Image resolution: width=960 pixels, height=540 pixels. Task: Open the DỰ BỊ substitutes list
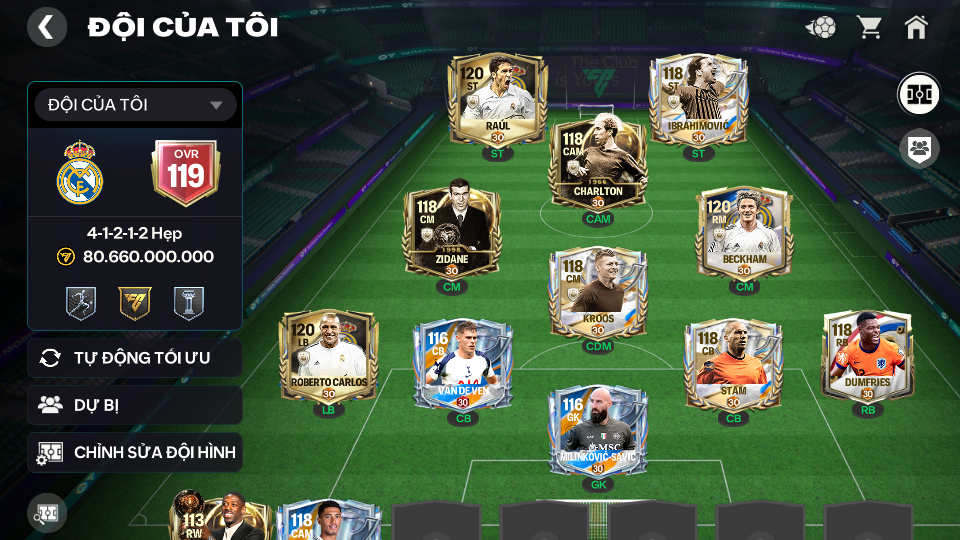(135, 405)
